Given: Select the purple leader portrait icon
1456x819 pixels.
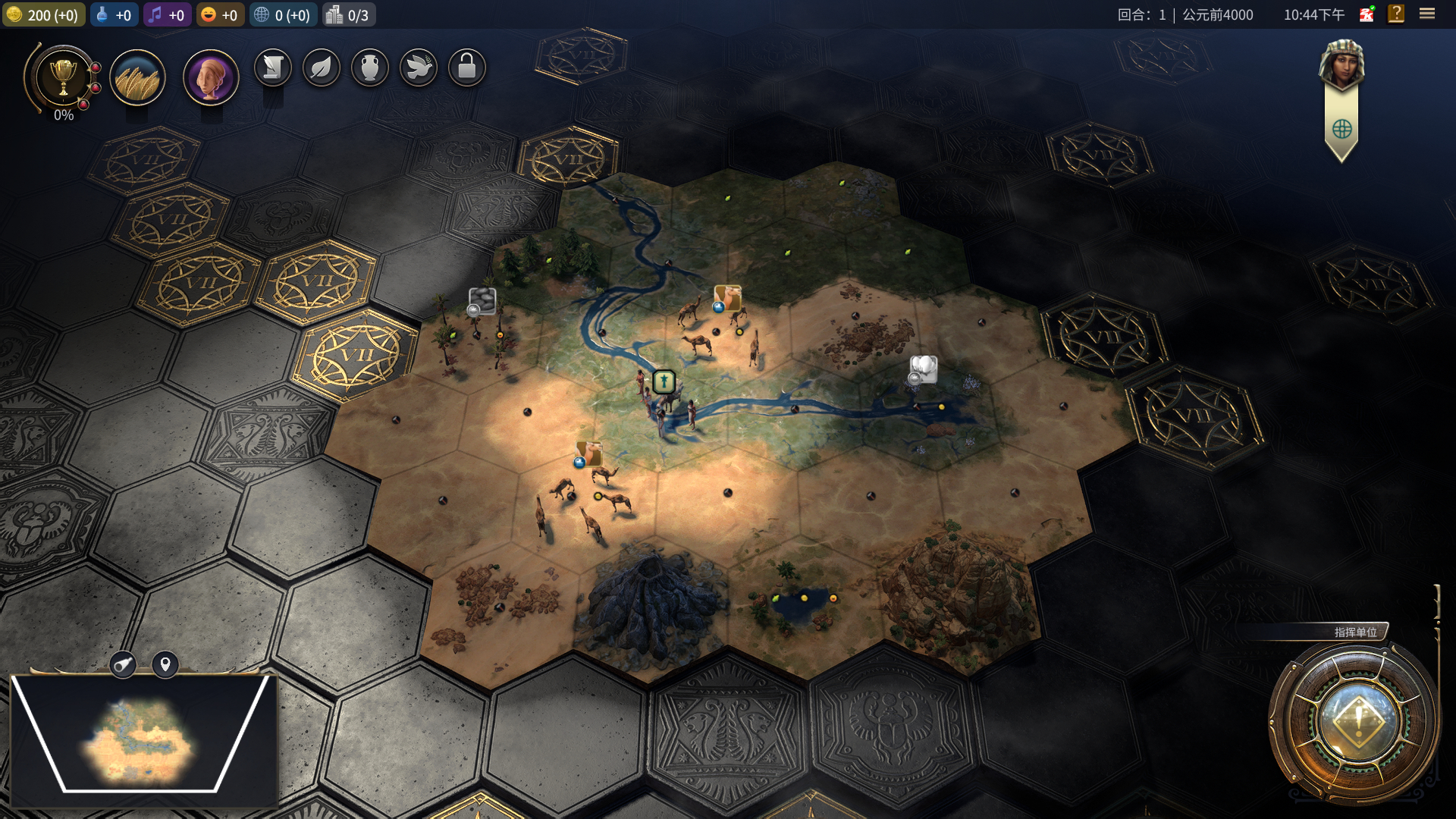Looking at the screenshot, I should (211, 78).
